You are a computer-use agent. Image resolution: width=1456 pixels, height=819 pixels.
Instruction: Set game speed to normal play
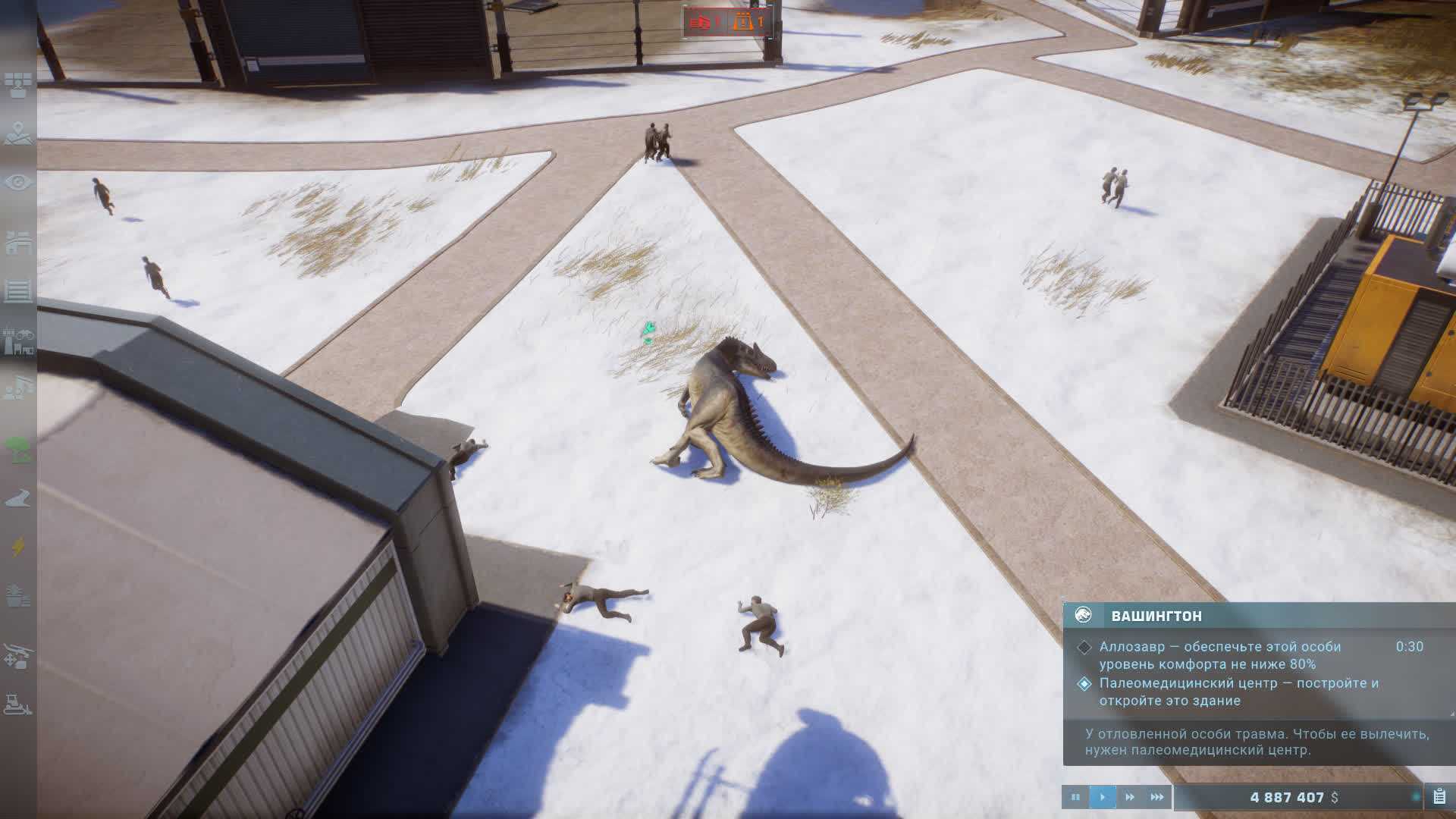click(1102, 797)
